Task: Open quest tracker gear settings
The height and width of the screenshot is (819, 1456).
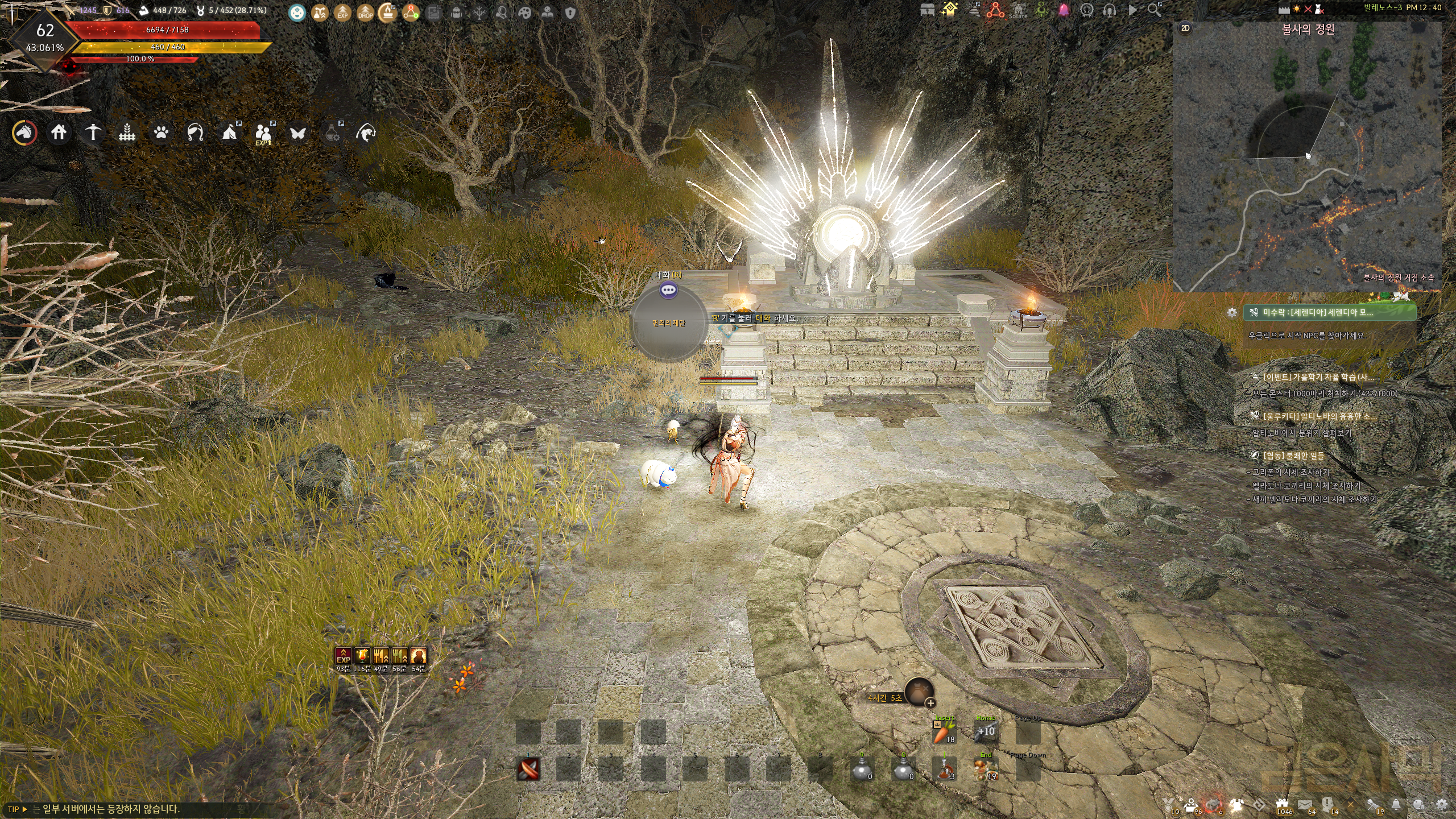Action: (x=1232, y=312)
